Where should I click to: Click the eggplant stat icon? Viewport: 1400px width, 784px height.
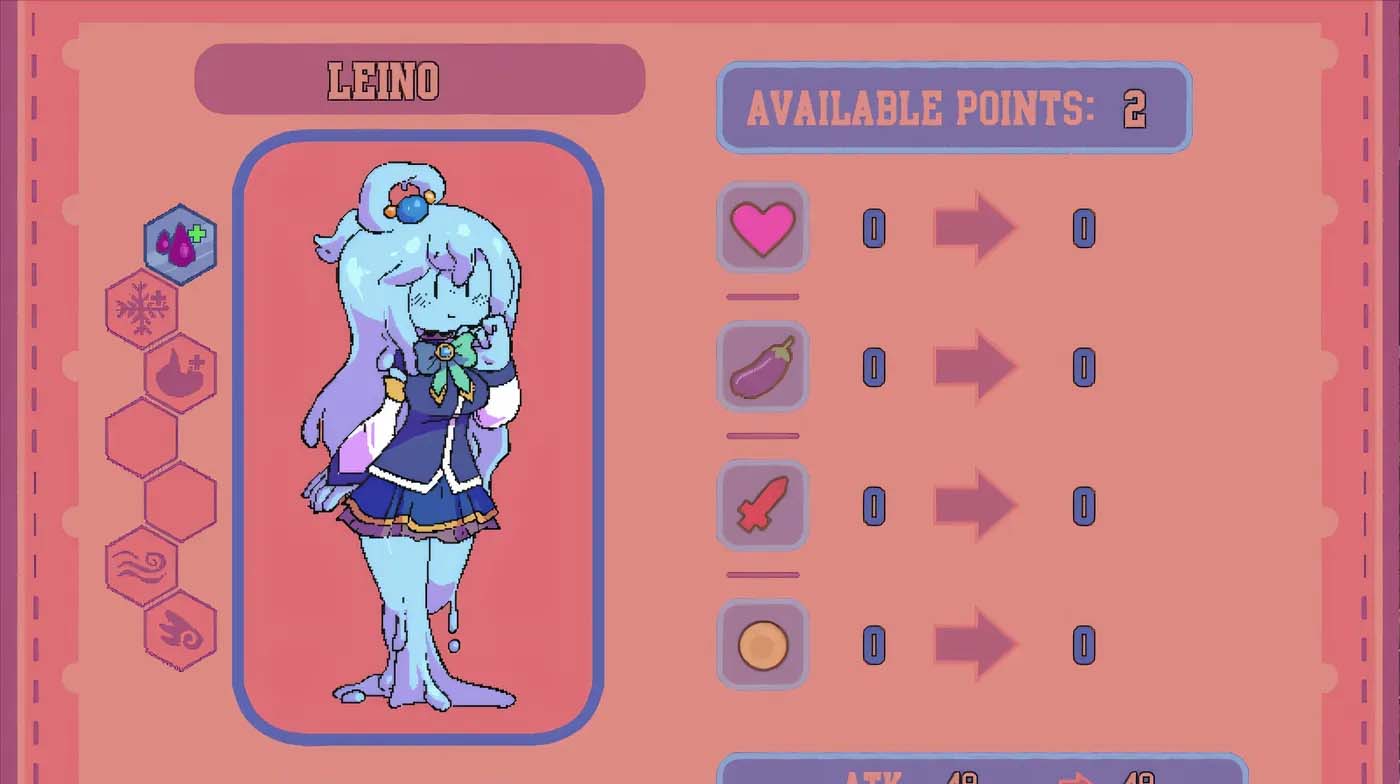tap(762, 367)
